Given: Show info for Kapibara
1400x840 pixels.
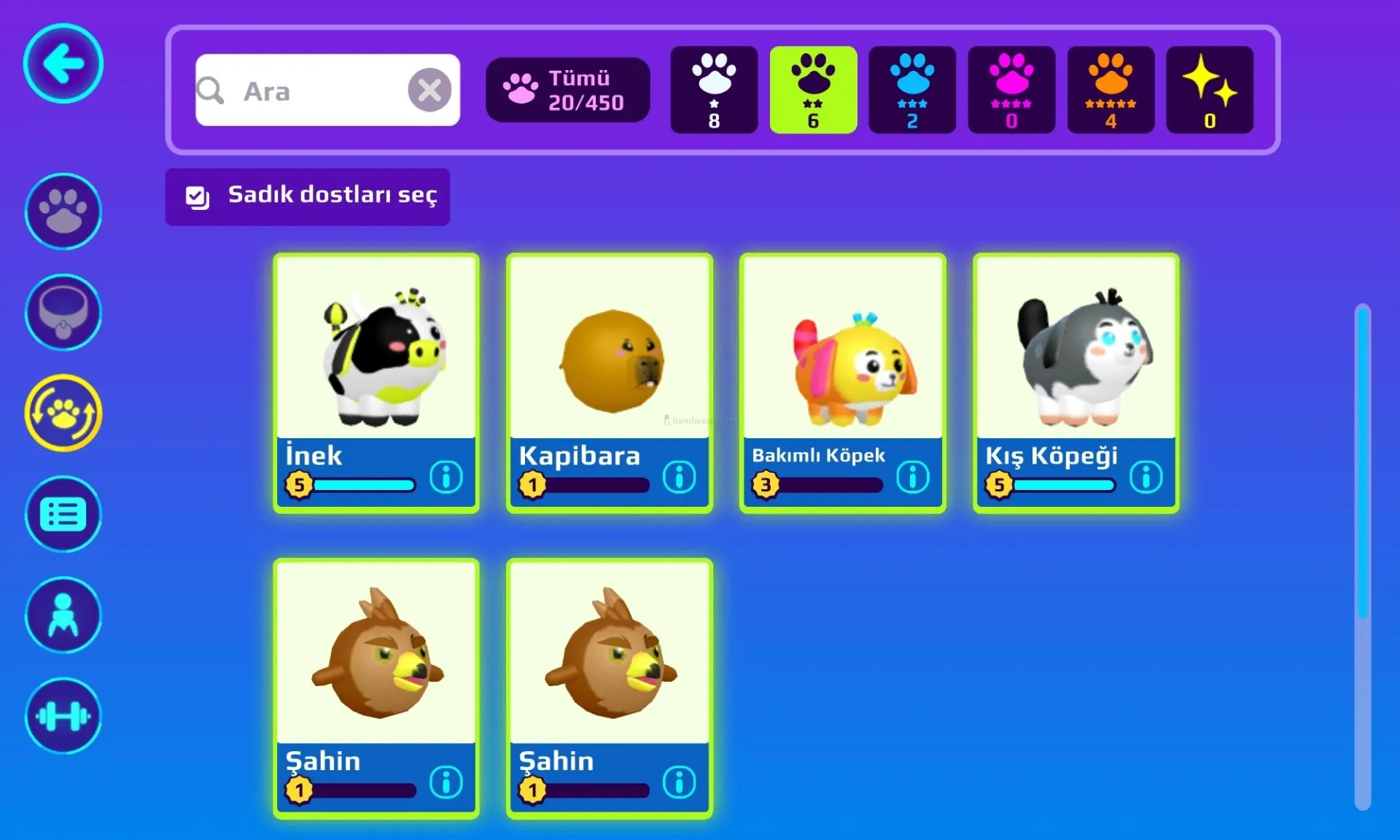Looking at the screenshot, I should click(x=680, y=478).
